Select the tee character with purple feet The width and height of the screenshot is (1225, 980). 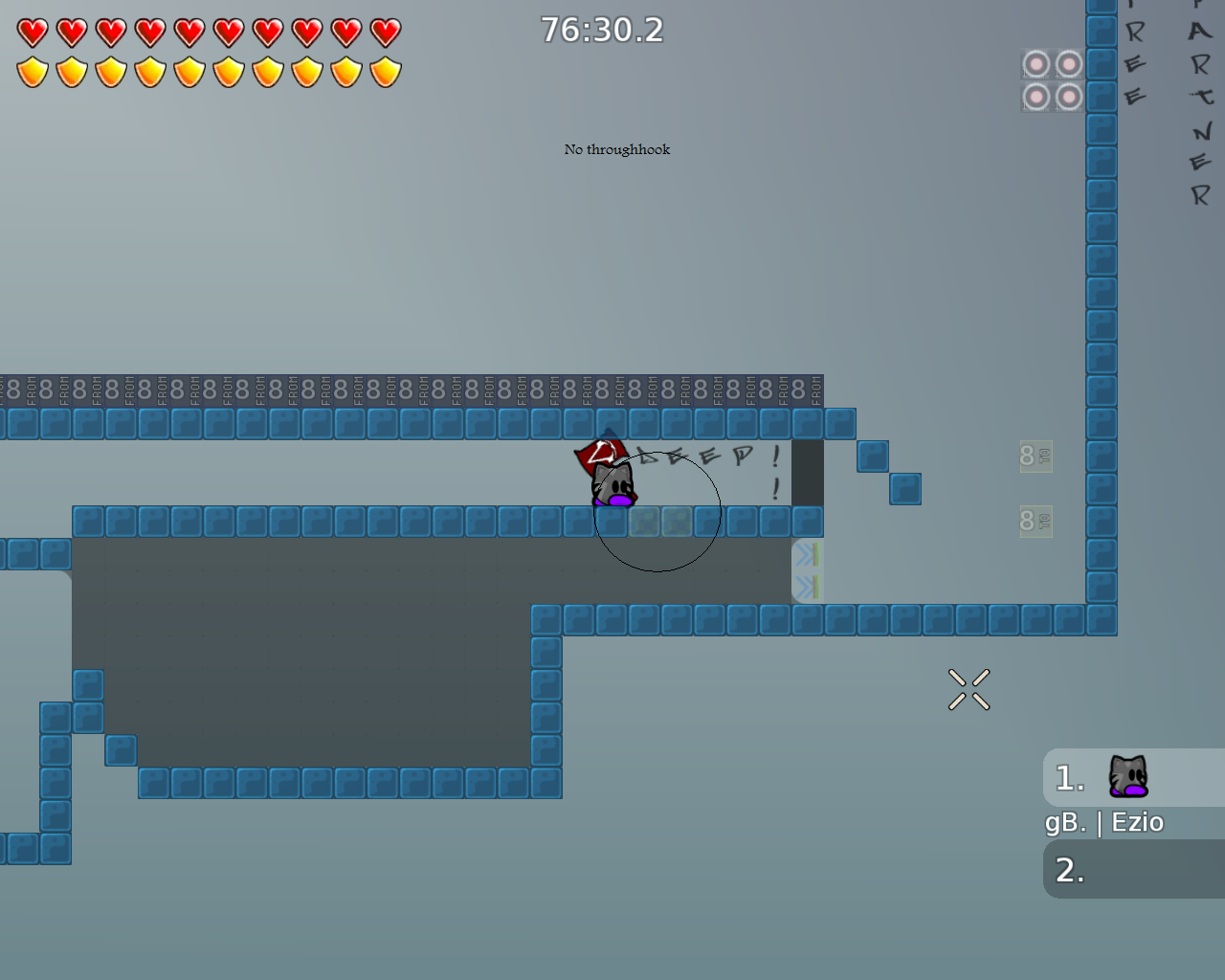[612, 483]
